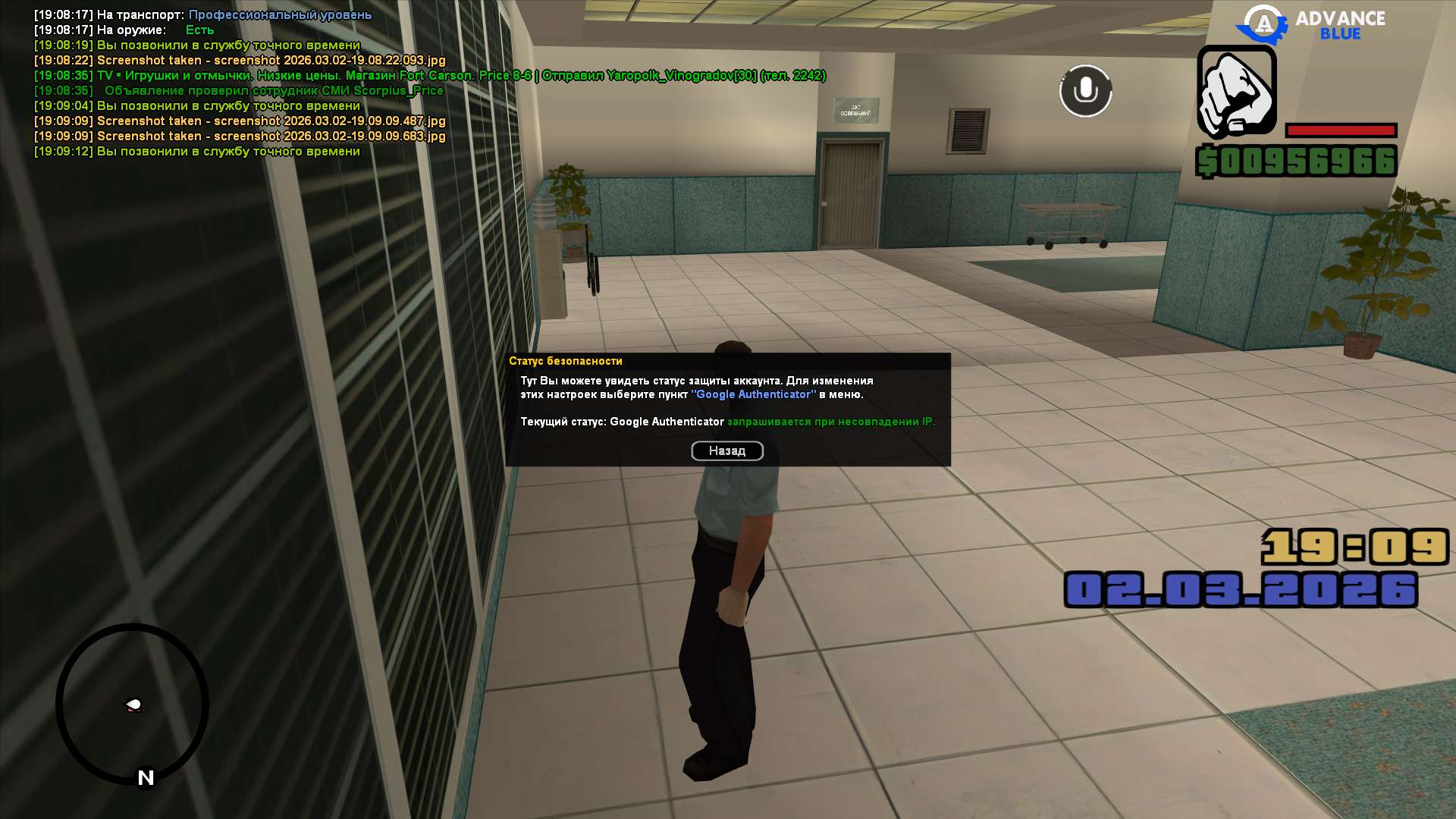
Task: Select the fist weapon icon
Action: click(1236, 92)
